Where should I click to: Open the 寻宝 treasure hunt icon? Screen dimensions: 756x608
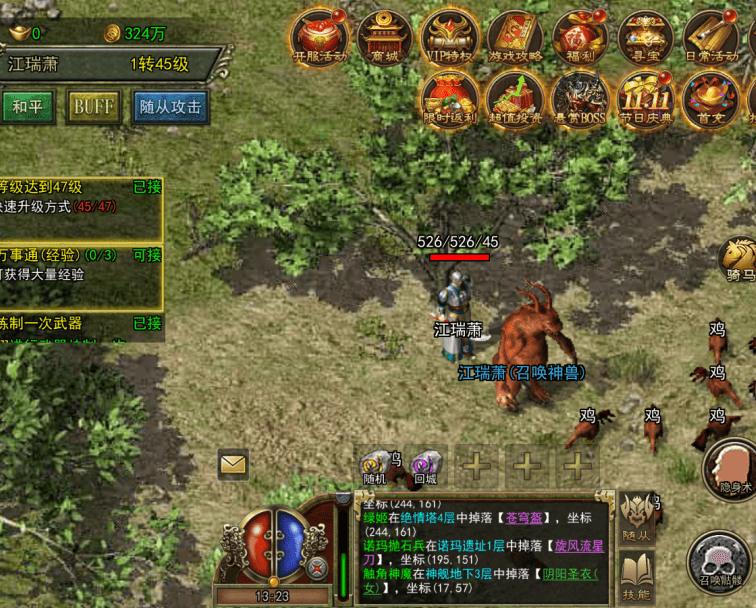click(x=645, y=37)
